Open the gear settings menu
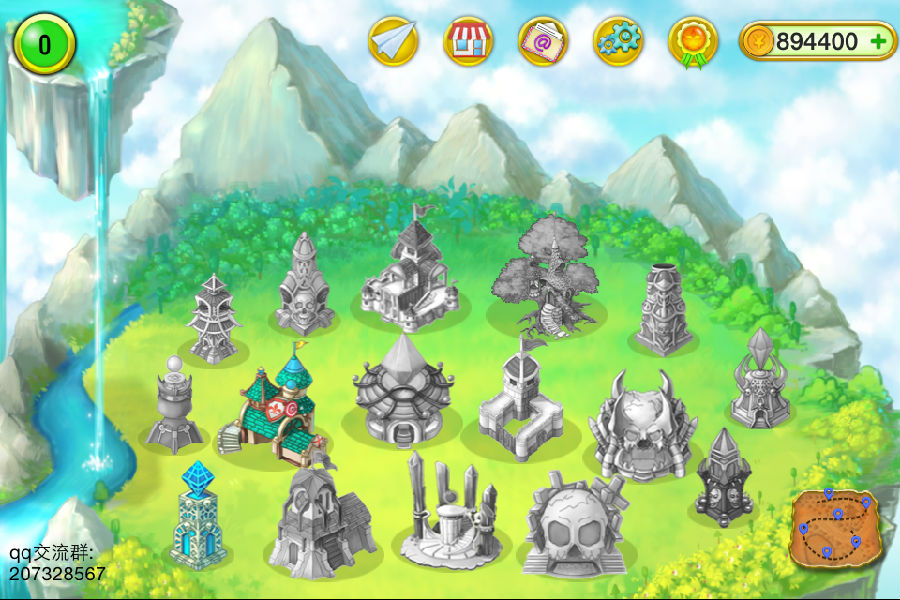 click(x=618, y=41)
